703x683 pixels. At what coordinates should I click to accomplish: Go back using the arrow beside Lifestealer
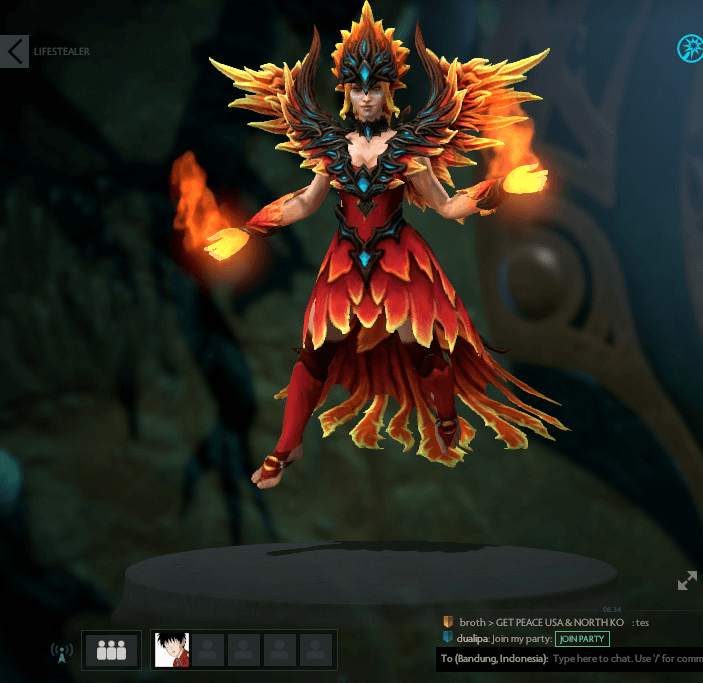14,51
